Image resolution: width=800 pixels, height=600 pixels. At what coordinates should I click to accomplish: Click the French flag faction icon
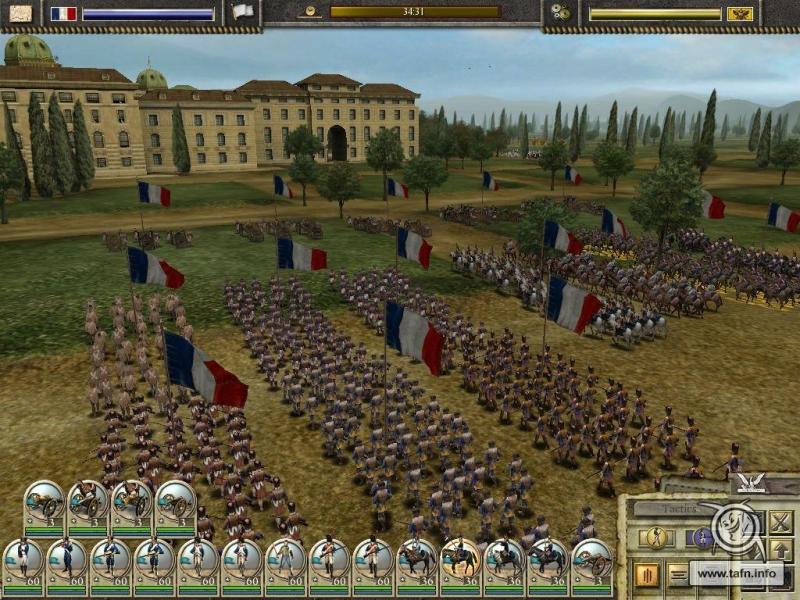pos(63,13)
